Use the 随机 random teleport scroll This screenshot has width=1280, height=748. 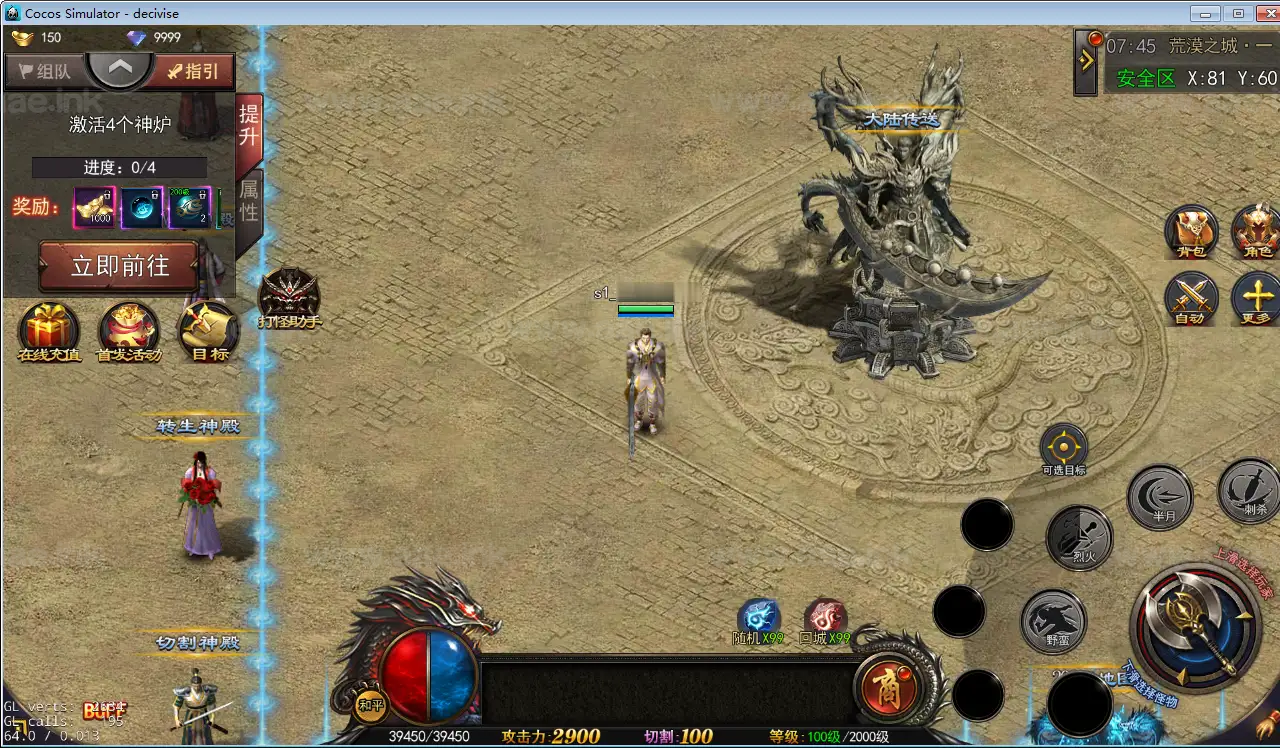758,619
